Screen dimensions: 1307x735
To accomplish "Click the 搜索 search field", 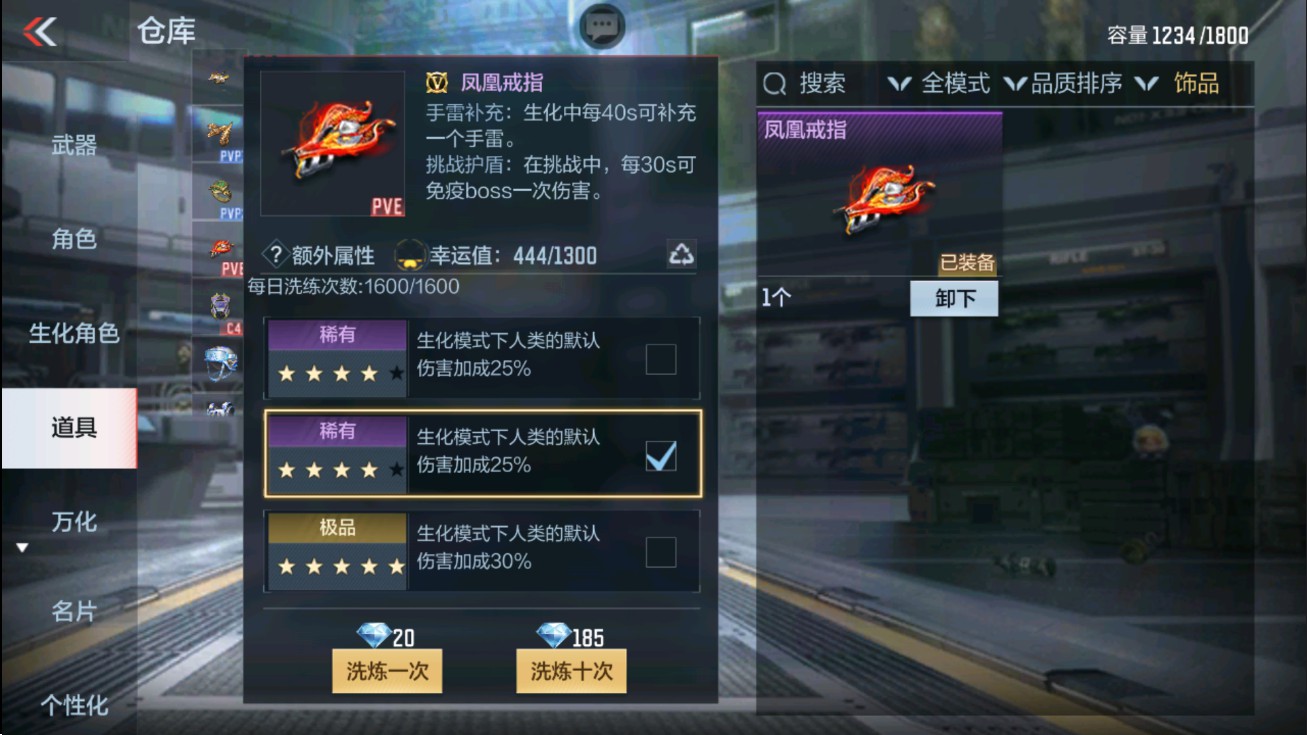I will (816, 84).
